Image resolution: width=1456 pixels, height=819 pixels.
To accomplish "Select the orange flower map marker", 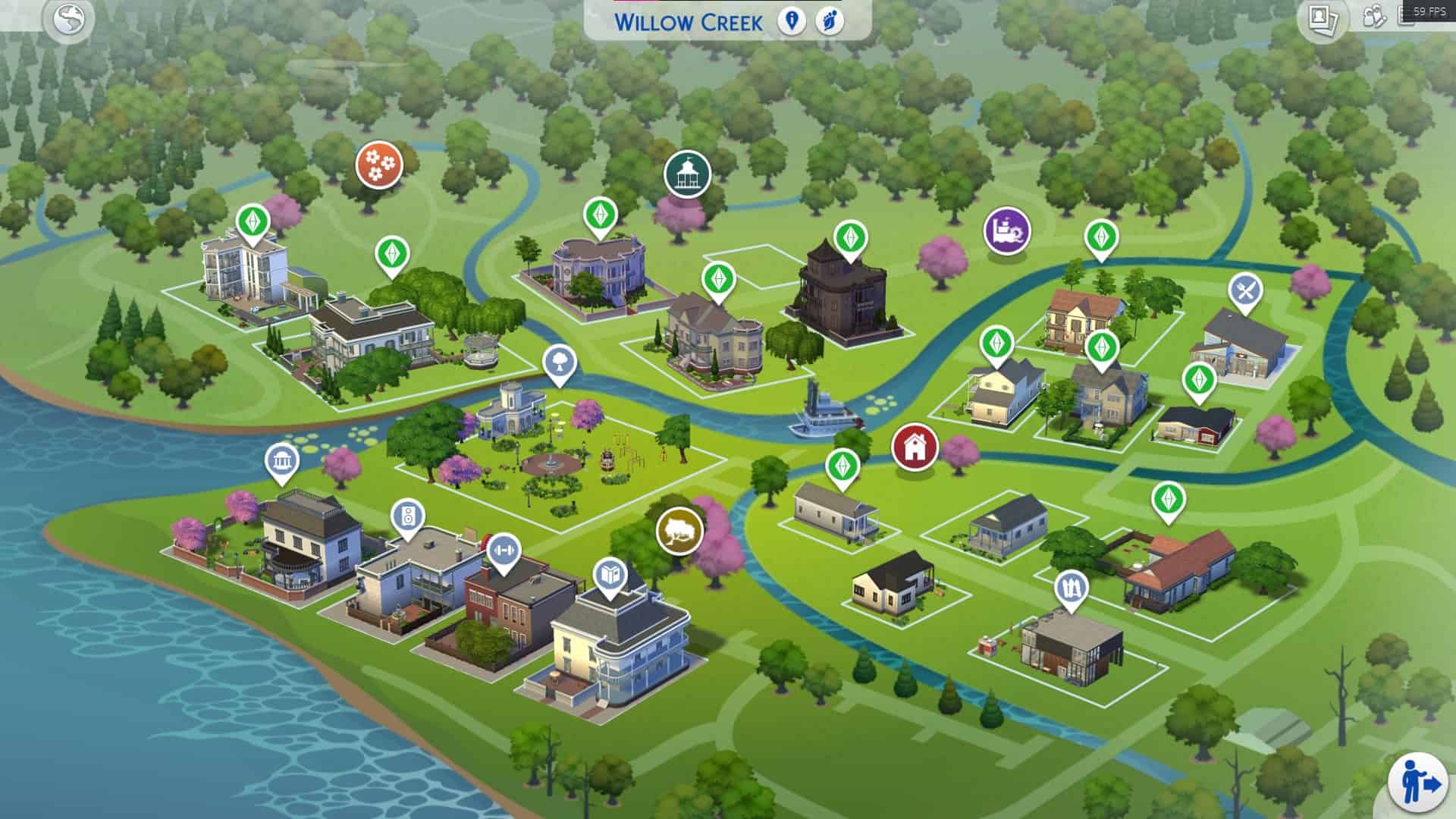I will [x=378, y=164].
